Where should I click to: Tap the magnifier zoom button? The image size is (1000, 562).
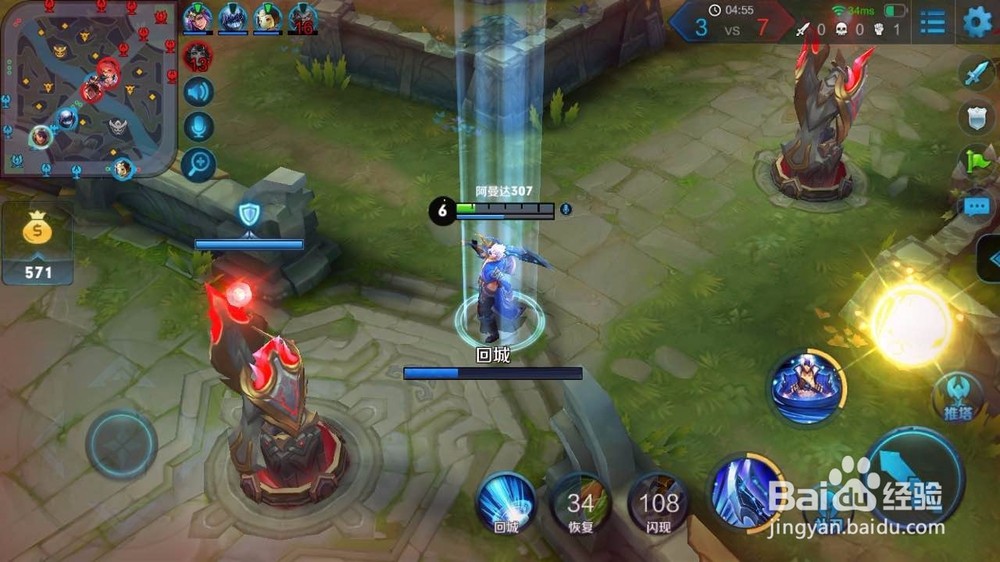click(x=199, y=163)
